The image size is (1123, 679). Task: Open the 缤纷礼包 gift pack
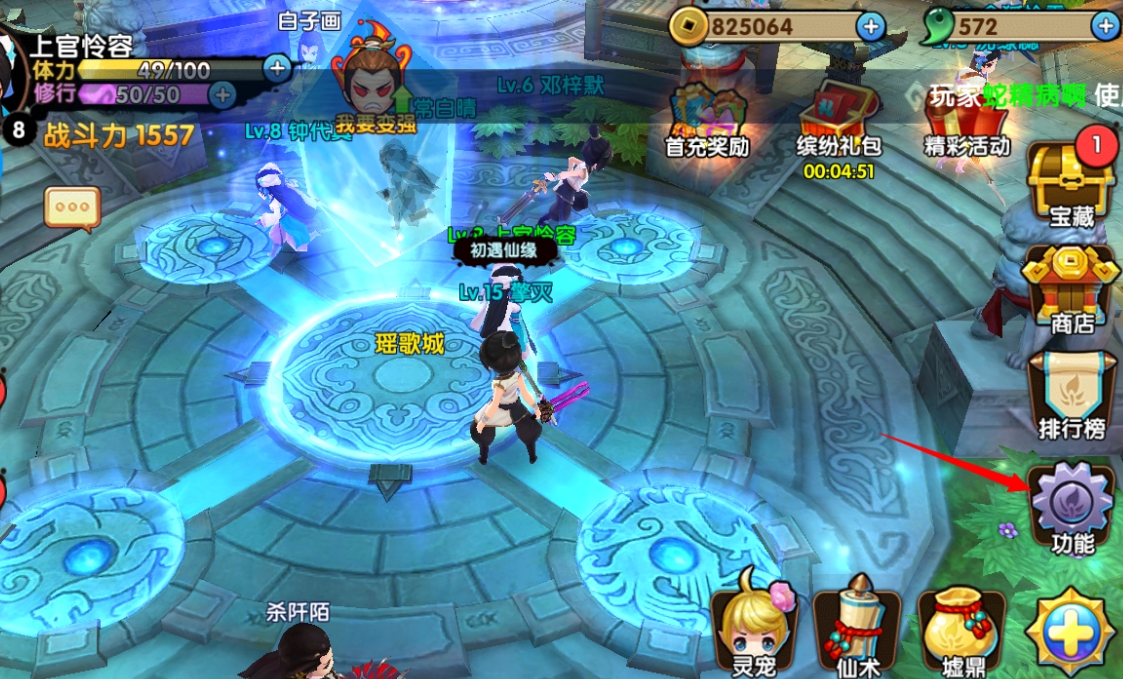coord(838,118)
